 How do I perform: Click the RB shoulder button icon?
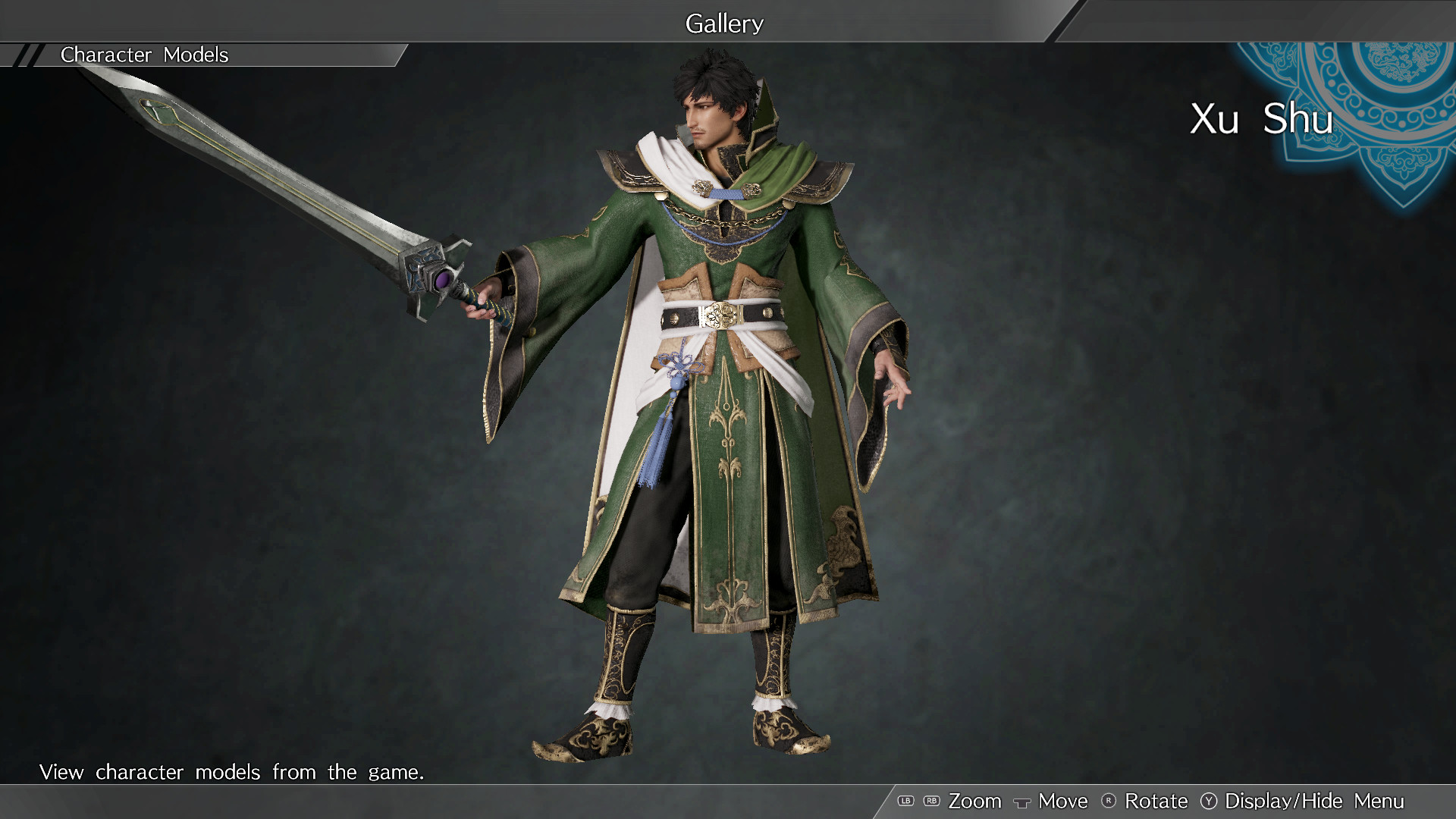(930, 801)
